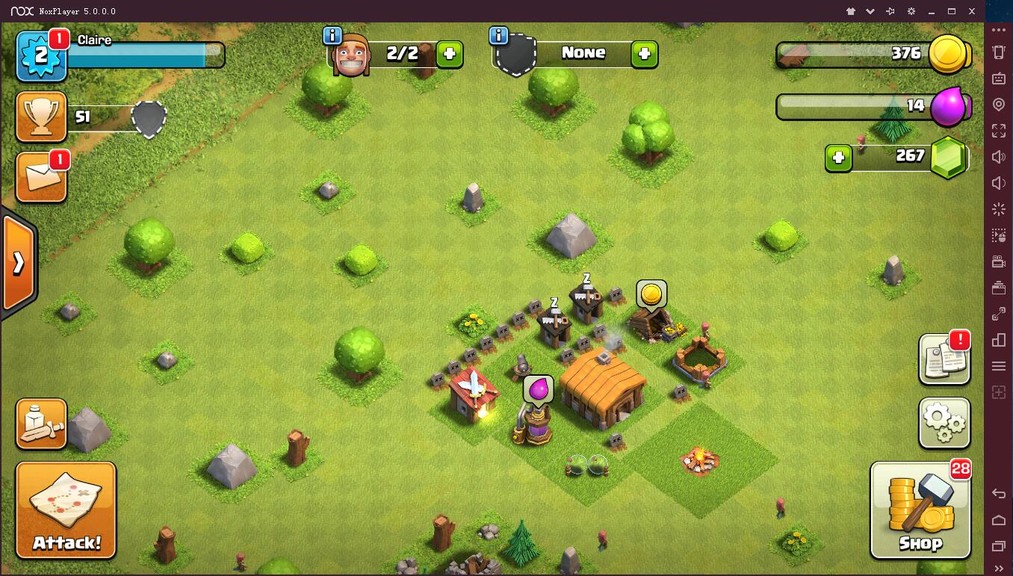Open the news notes button
This screenshot has height=576, width=1013.
(944, 360)
